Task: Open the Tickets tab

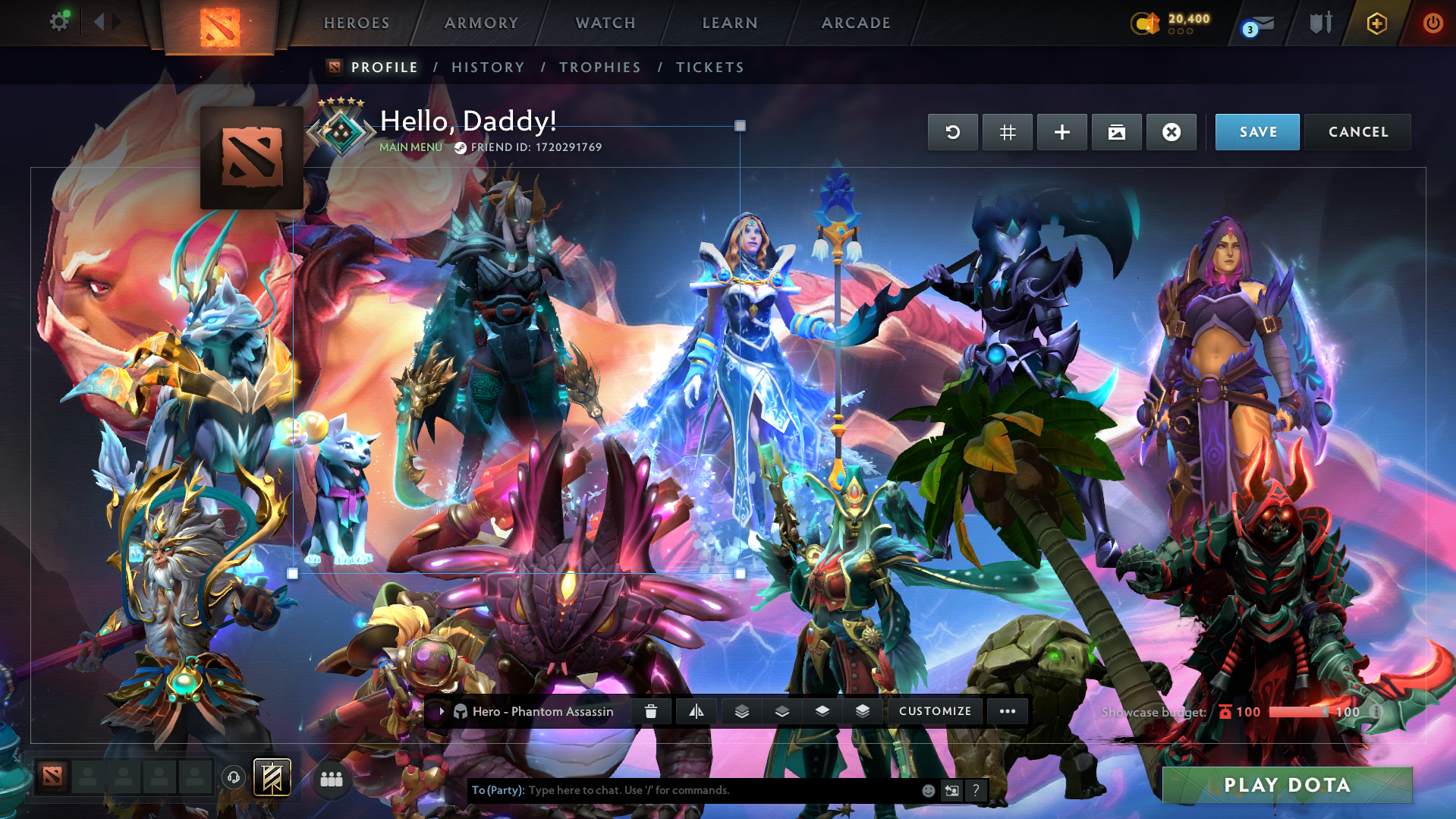Action: tap(709, 68)
